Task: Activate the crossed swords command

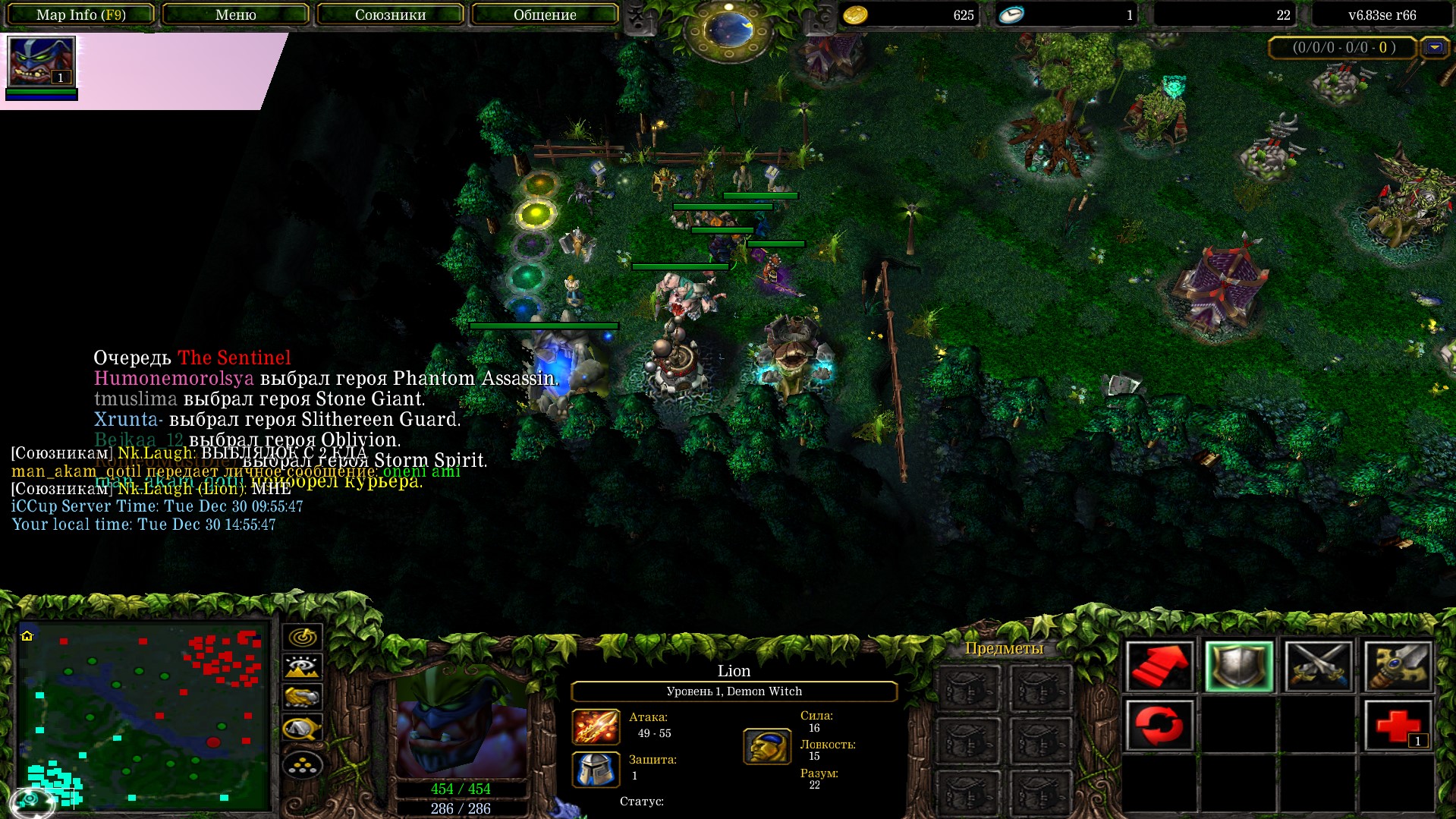Action: tap(1319, 666)
